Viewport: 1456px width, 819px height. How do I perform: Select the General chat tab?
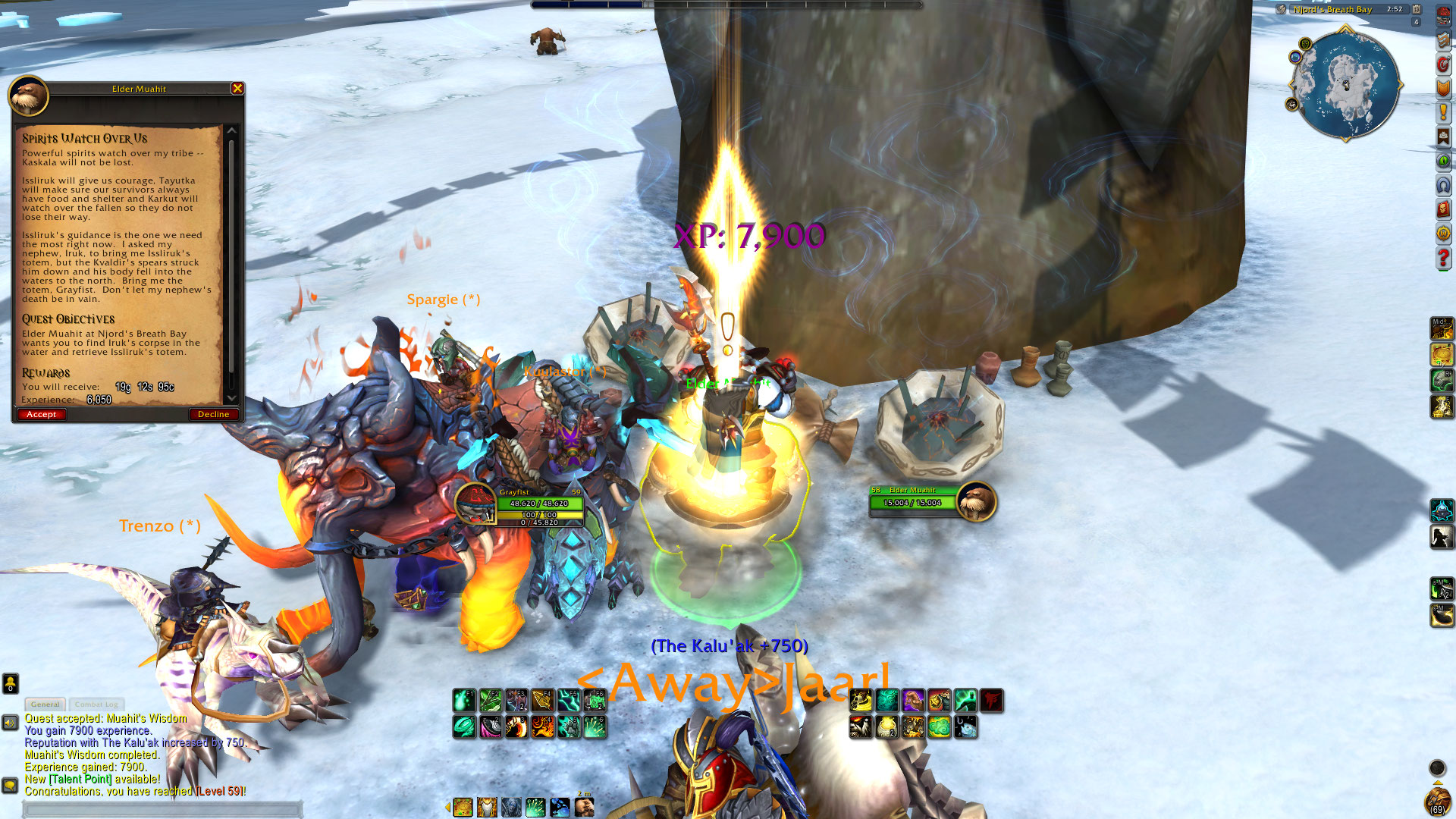point(45,704)
